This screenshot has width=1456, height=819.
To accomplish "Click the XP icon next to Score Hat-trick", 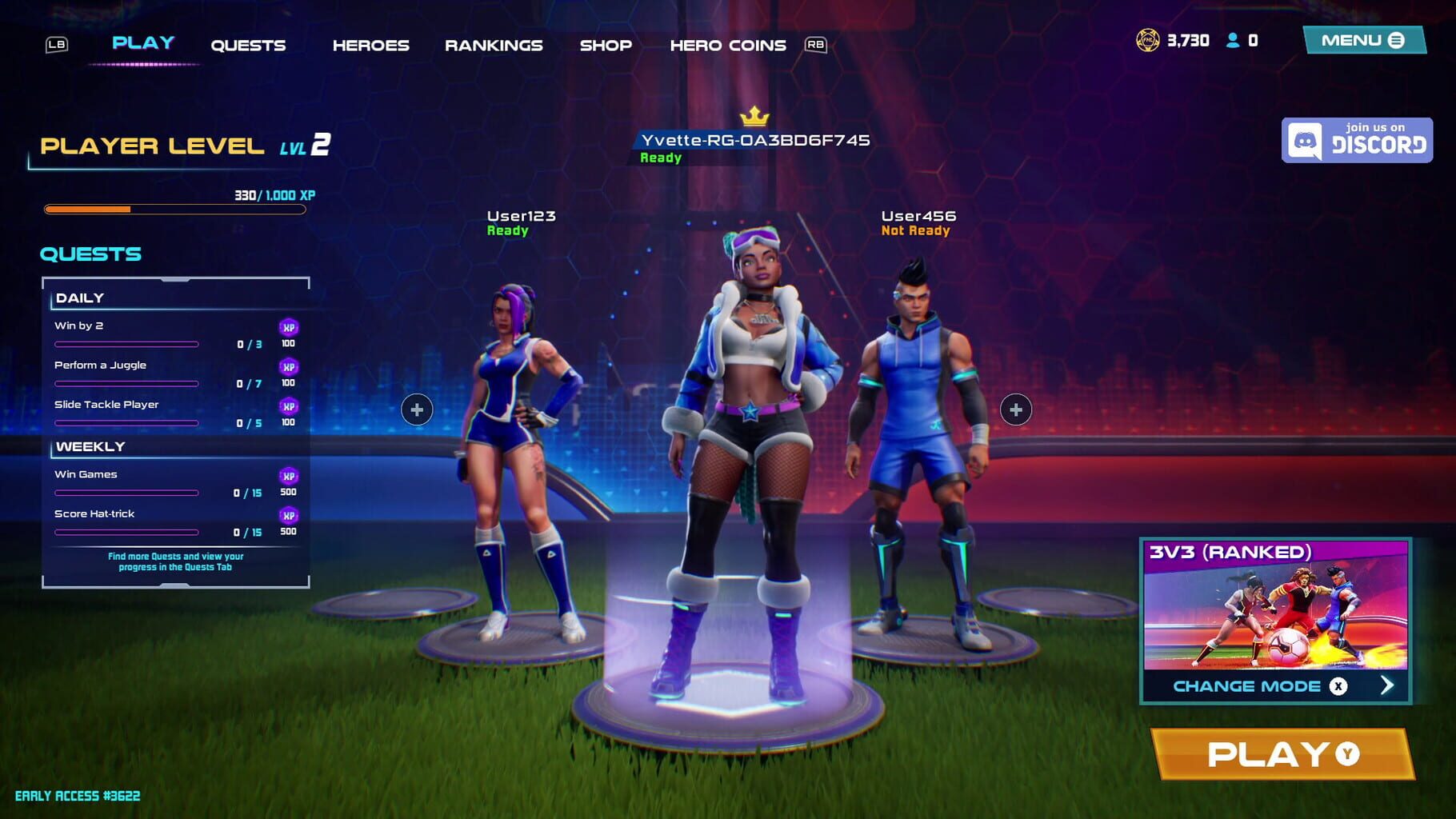I will (290, 516).
